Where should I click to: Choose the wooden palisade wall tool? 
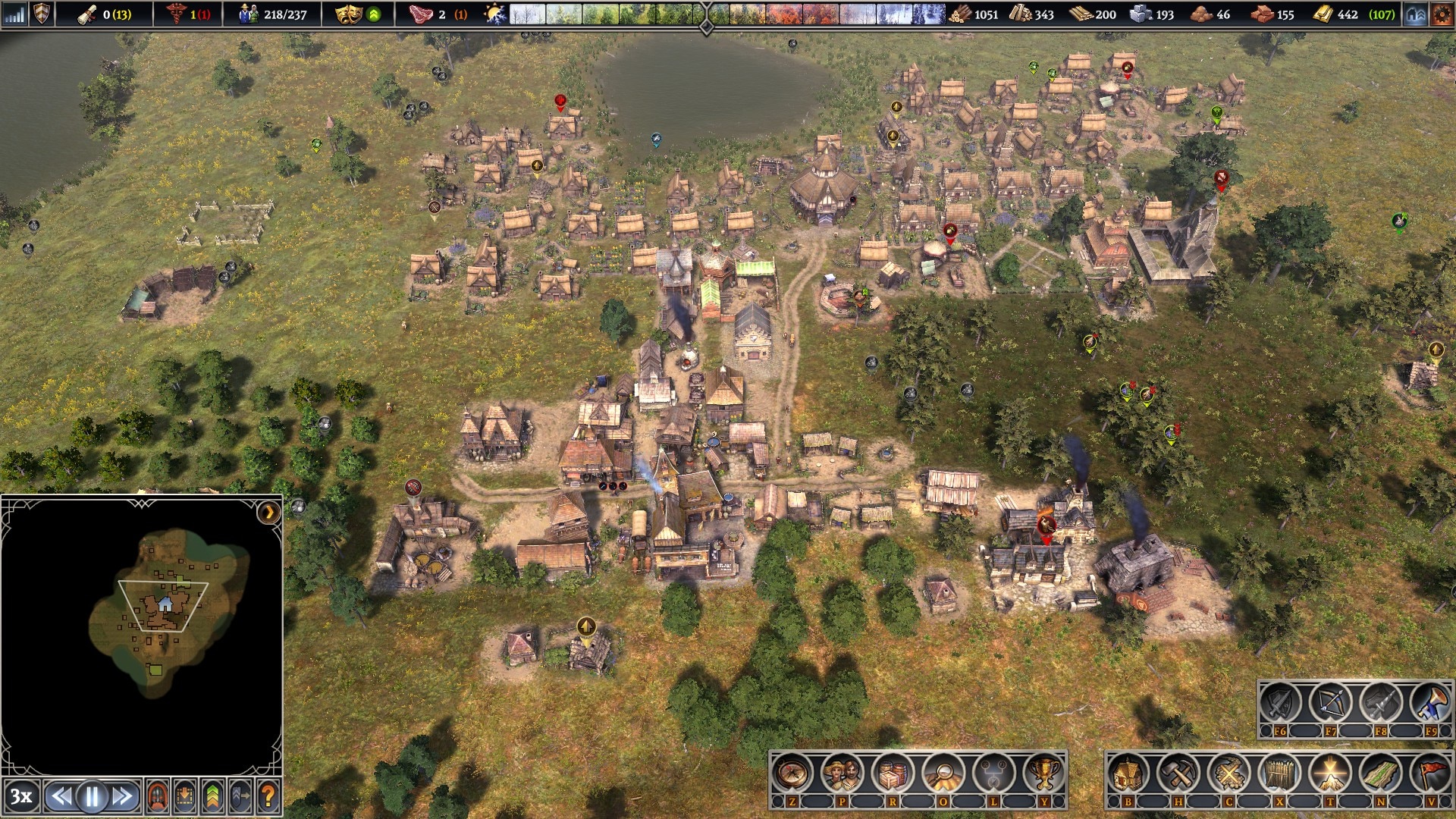click(1279, 774)
